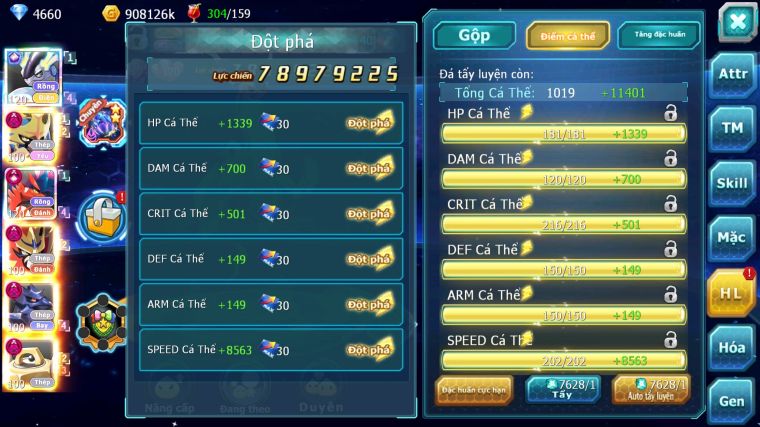Click Đột phá for HP Cá Thể

coord(369,123)
